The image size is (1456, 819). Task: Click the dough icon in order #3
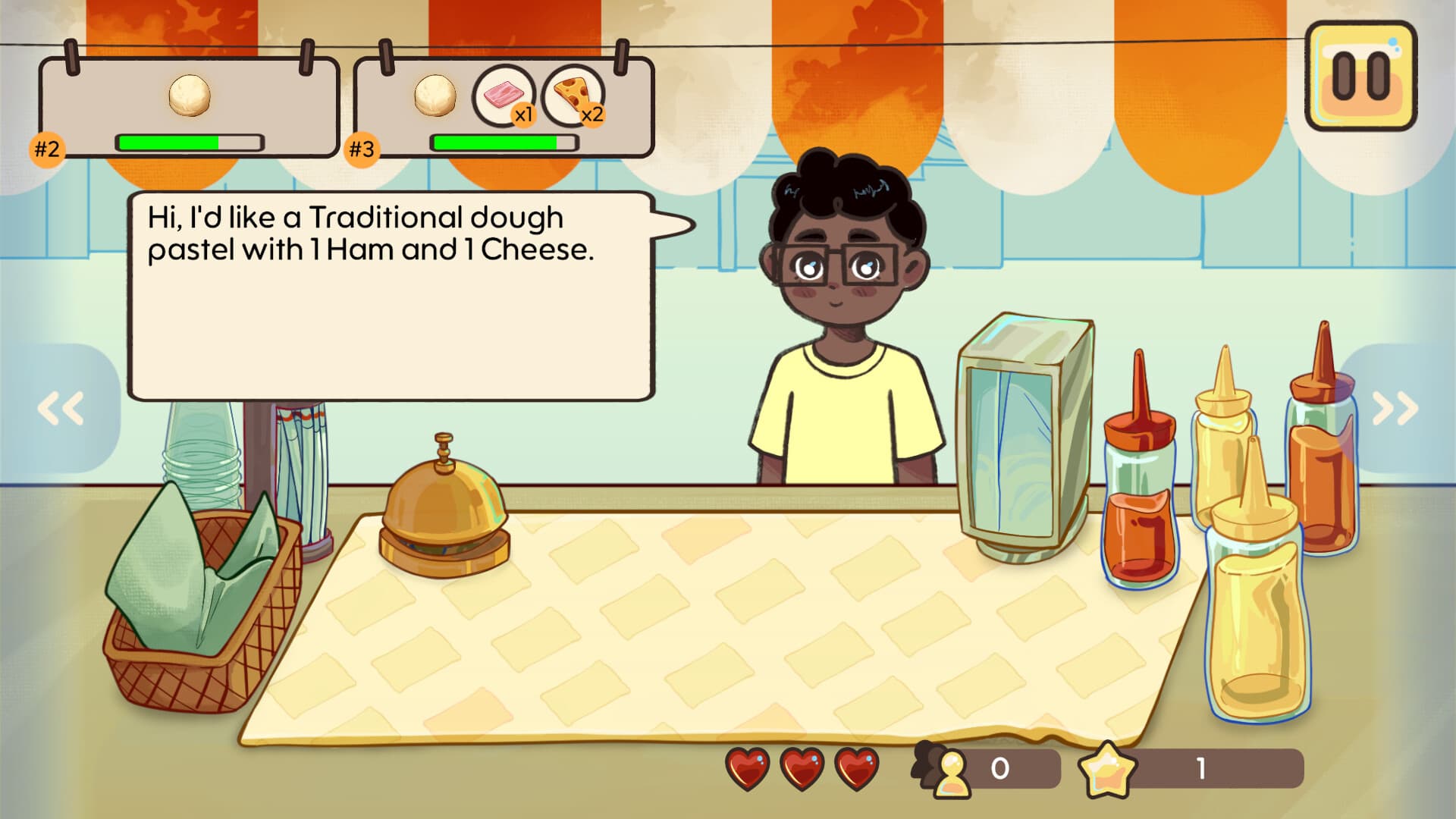(434, 94)
